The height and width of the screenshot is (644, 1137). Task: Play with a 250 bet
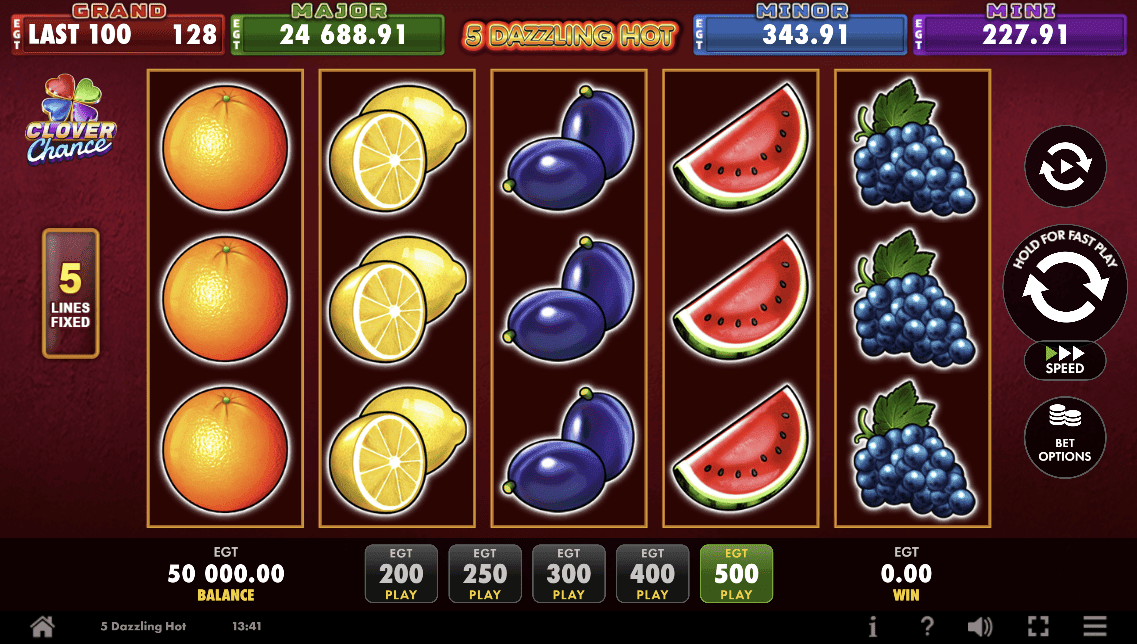[x=485, y=574]
